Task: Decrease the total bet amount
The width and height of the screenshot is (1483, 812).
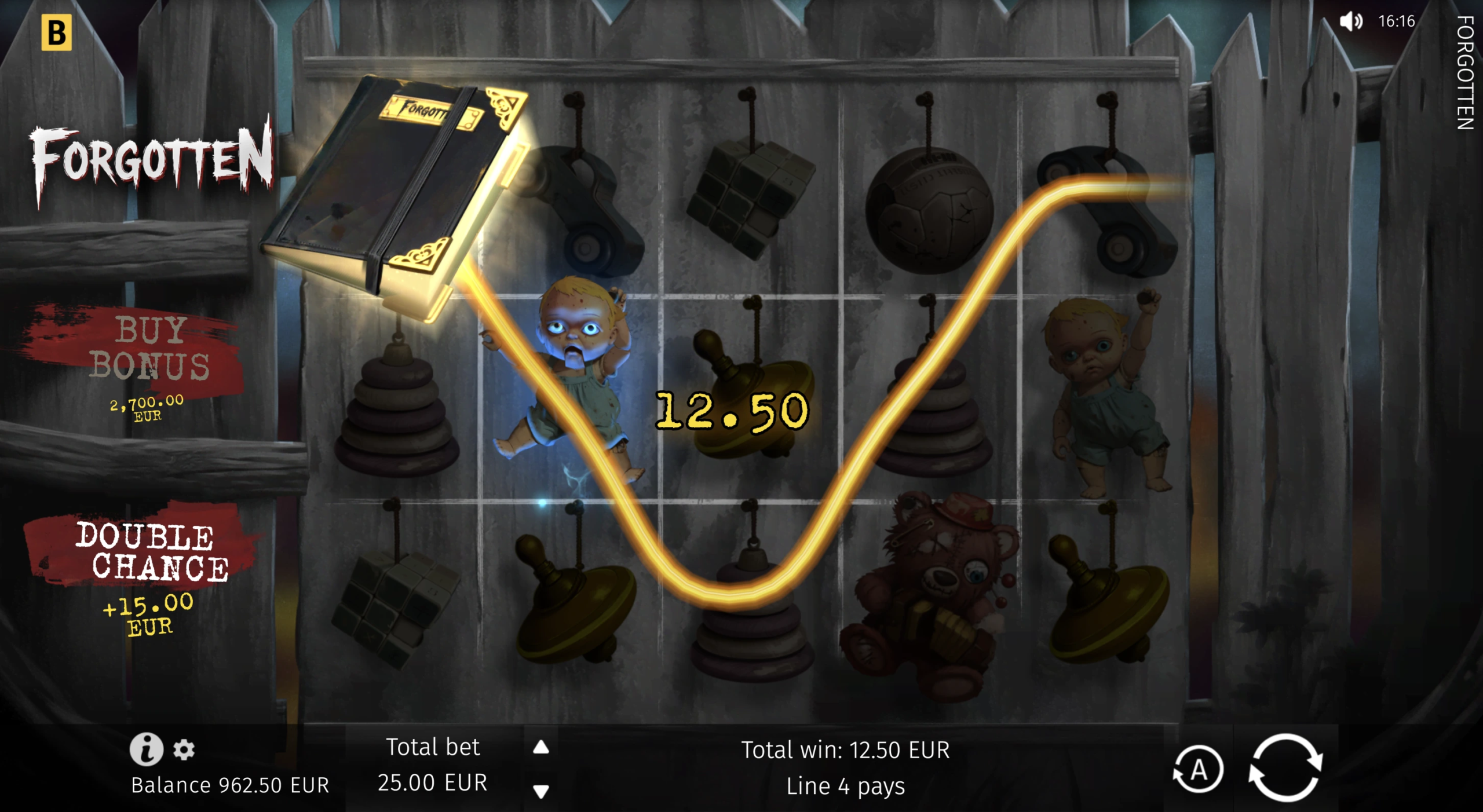Action: pos(540,791)
